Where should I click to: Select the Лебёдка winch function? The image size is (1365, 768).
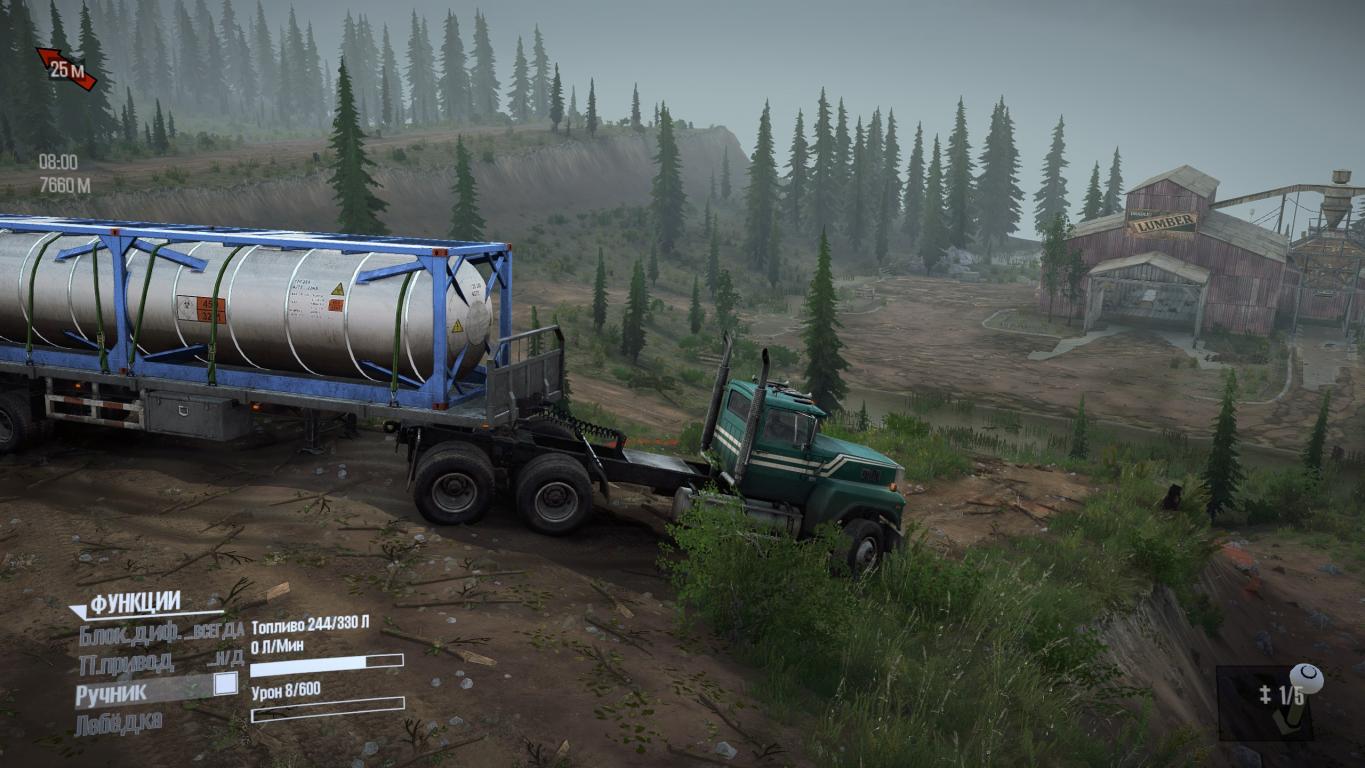point(118,723)
